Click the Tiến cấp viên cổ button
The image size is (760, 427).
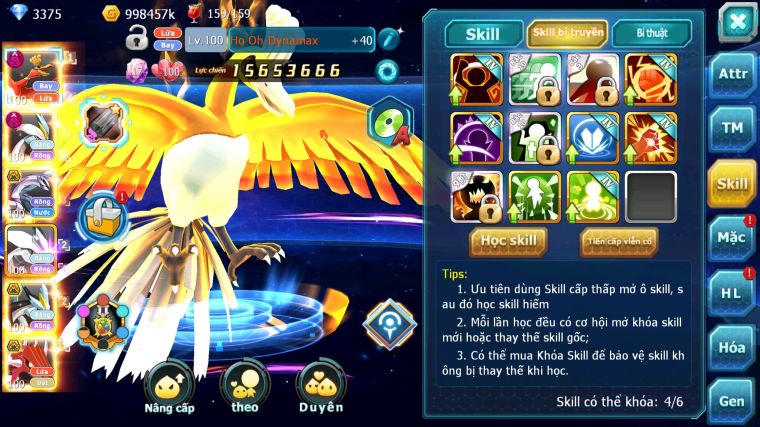[619, 241]
